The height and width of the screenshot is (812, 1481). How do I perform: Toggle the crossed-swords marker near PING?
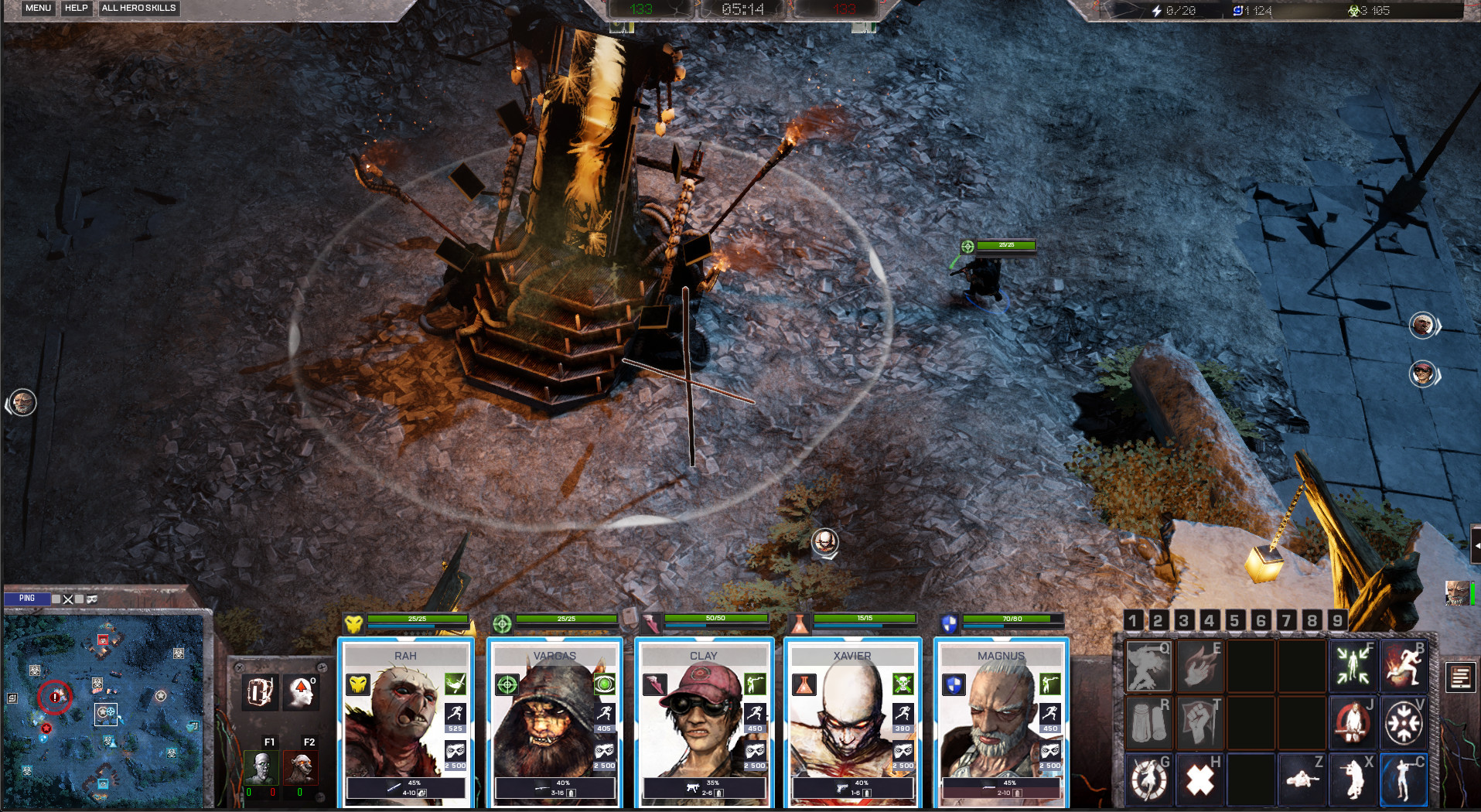[68, 599]
